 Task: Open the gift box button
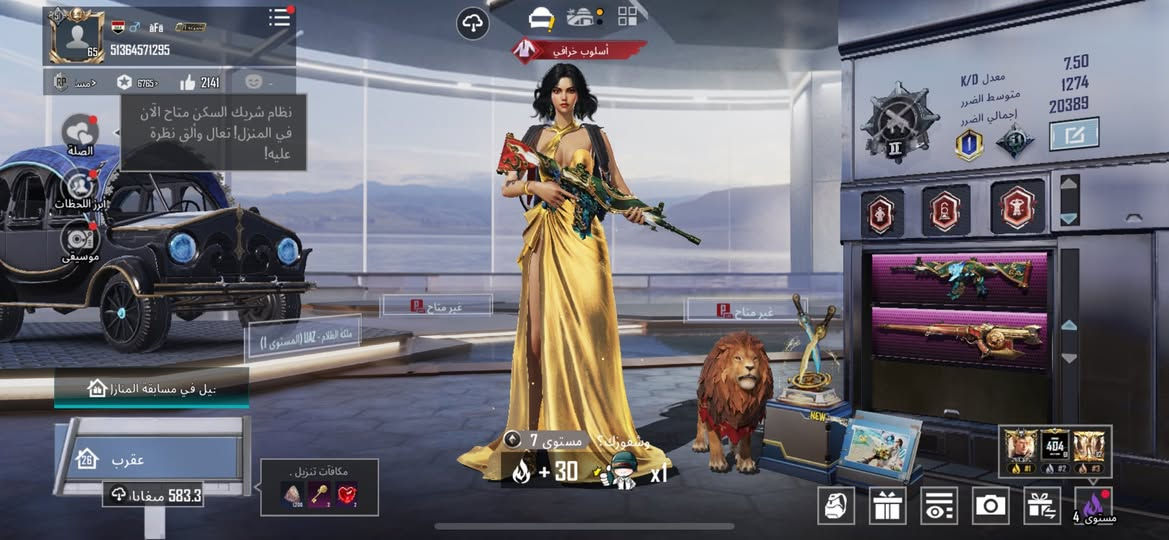[x=886, y=505]
